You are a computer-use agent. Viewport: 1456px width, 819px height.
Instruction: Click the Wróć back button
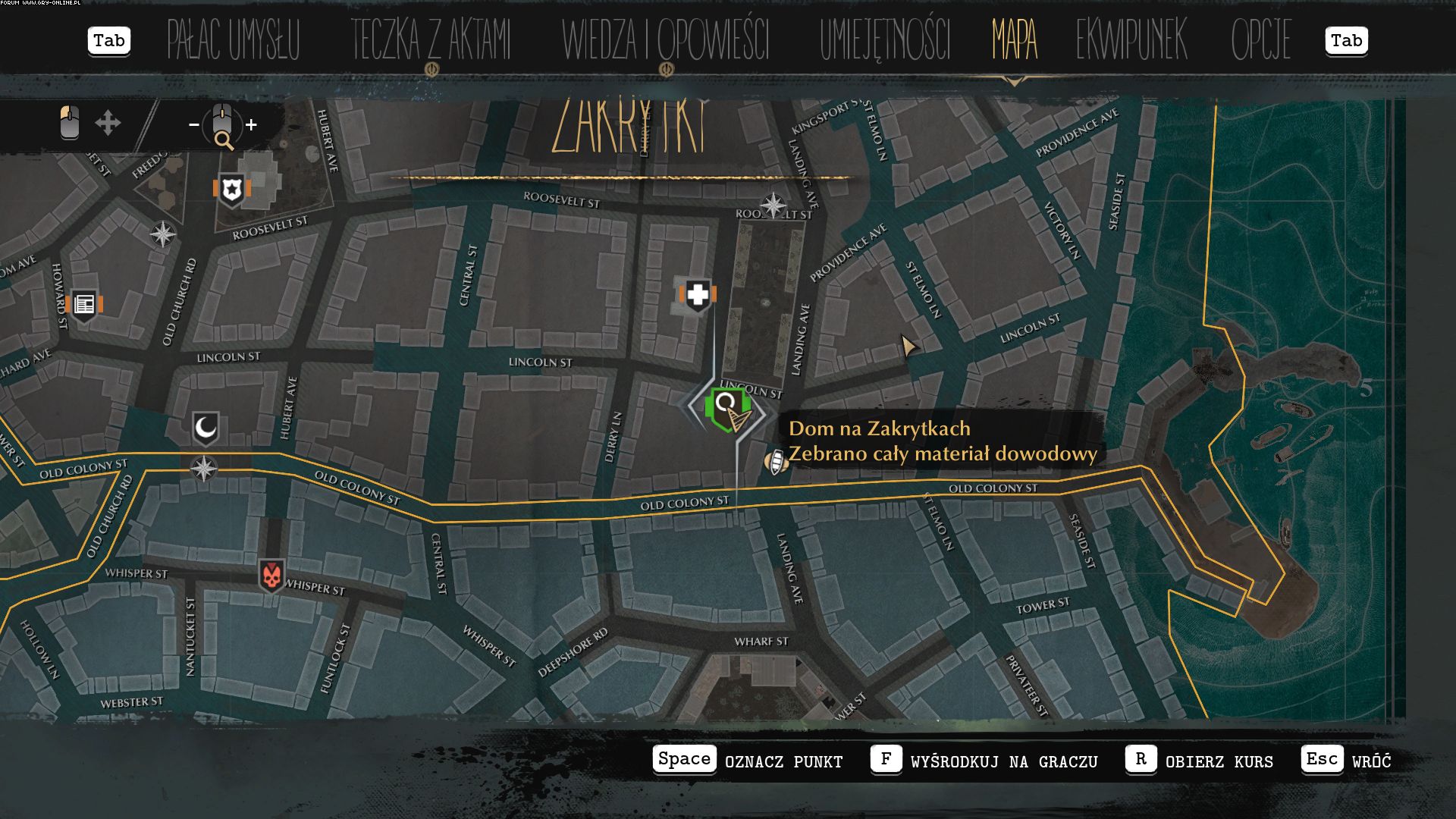[1346, 761]
